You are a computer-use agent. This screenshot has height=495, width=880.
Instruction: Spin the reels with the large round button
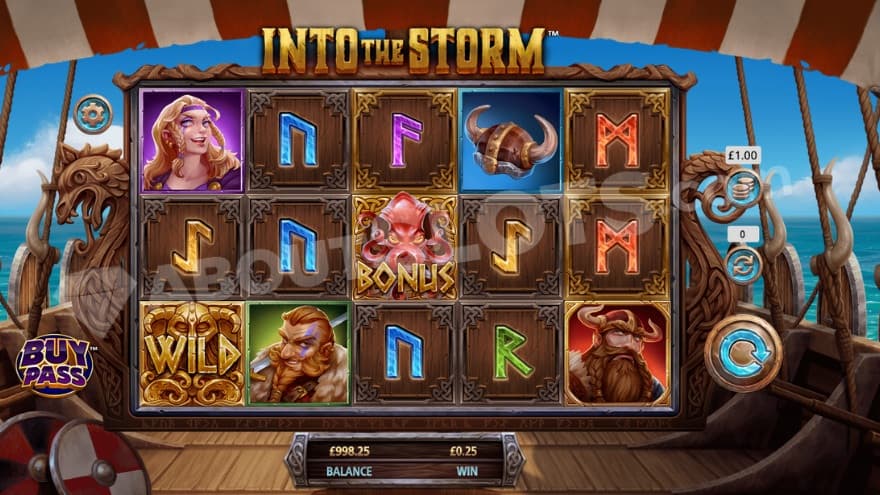(742, 352)
